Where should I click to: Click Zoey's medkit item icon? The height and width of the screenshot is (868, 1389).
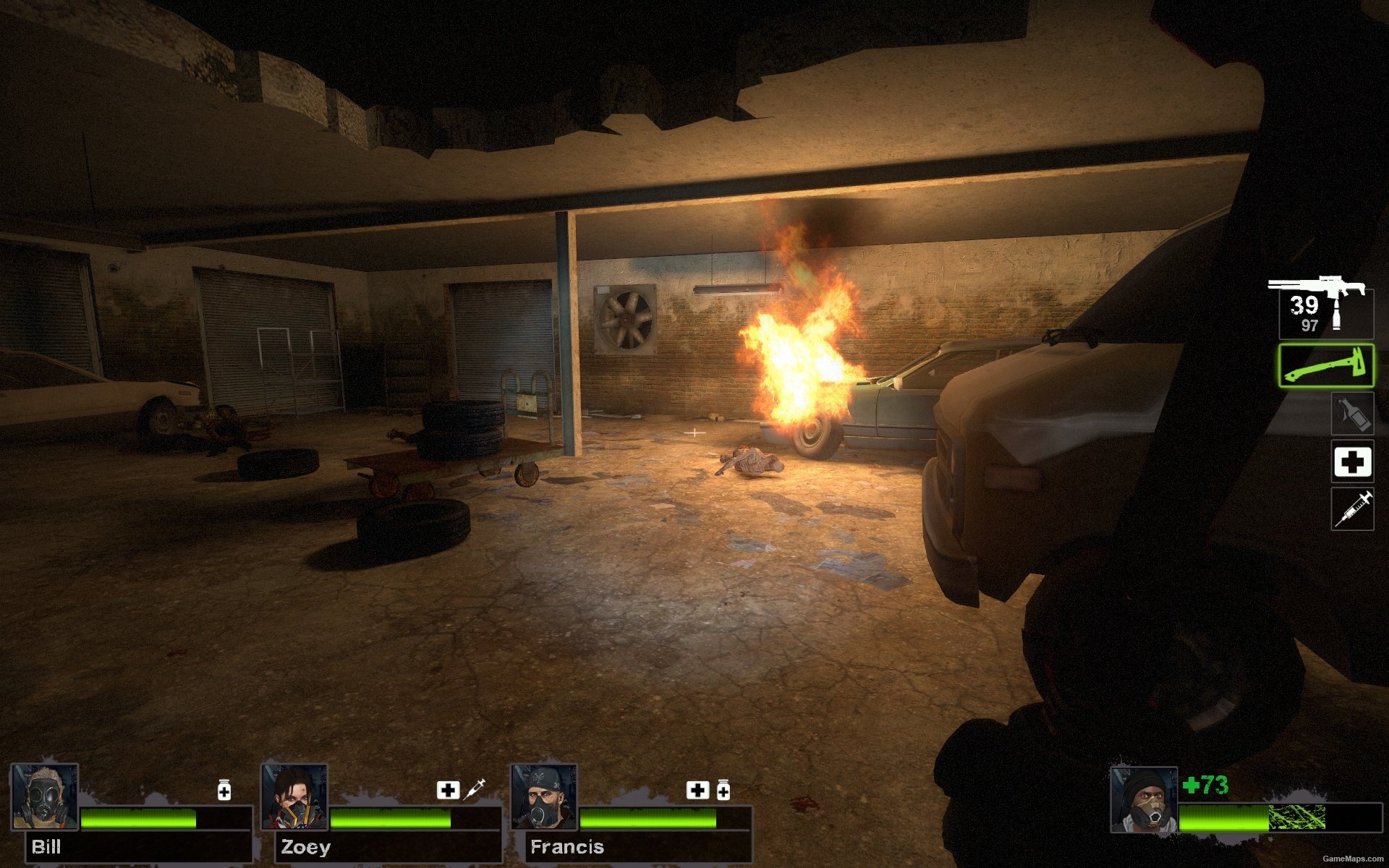pyautogui.click(x=448, y=790)
